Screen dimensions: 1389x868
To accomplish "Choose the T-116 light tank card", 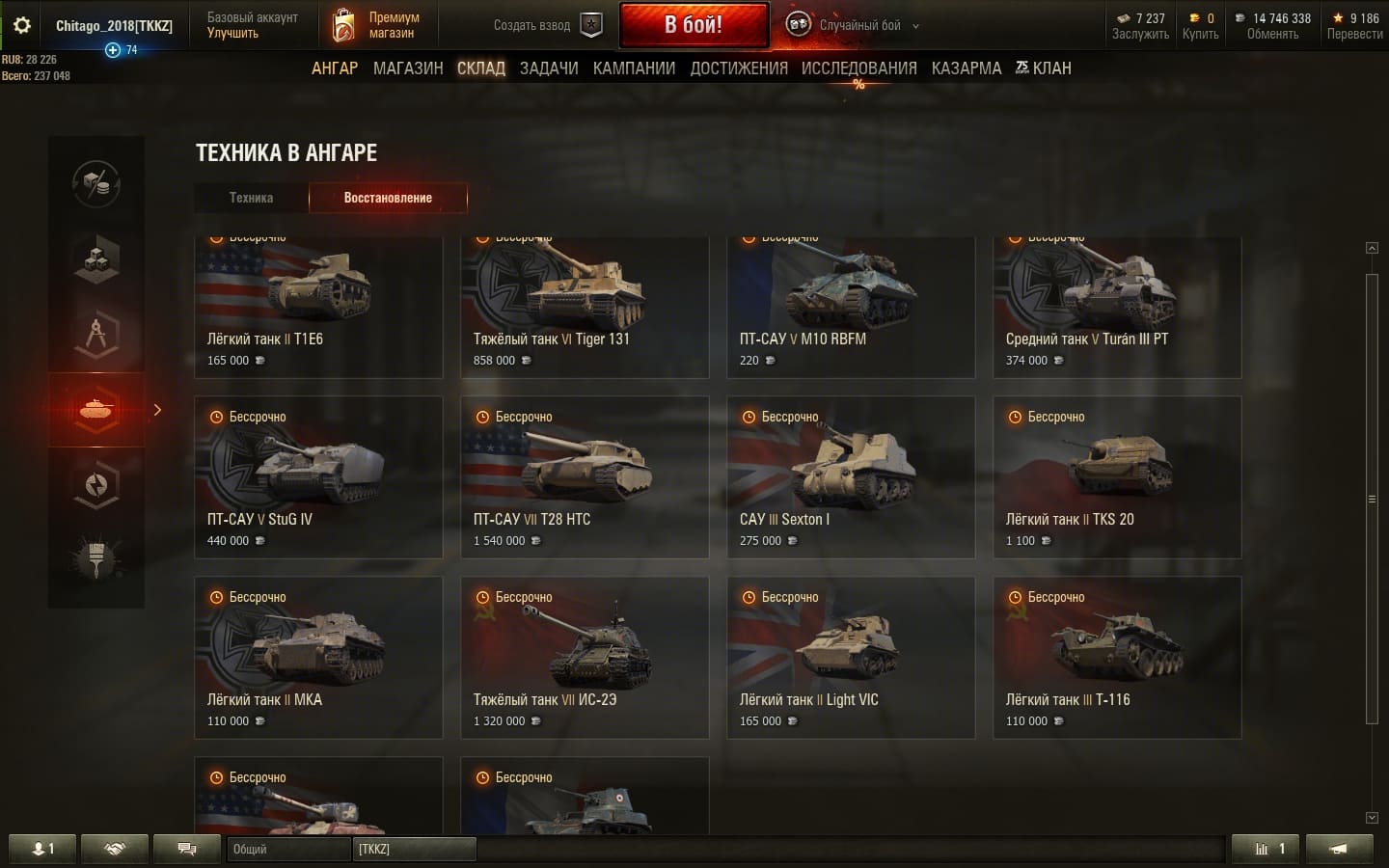I will click(x=1117, y=658).
